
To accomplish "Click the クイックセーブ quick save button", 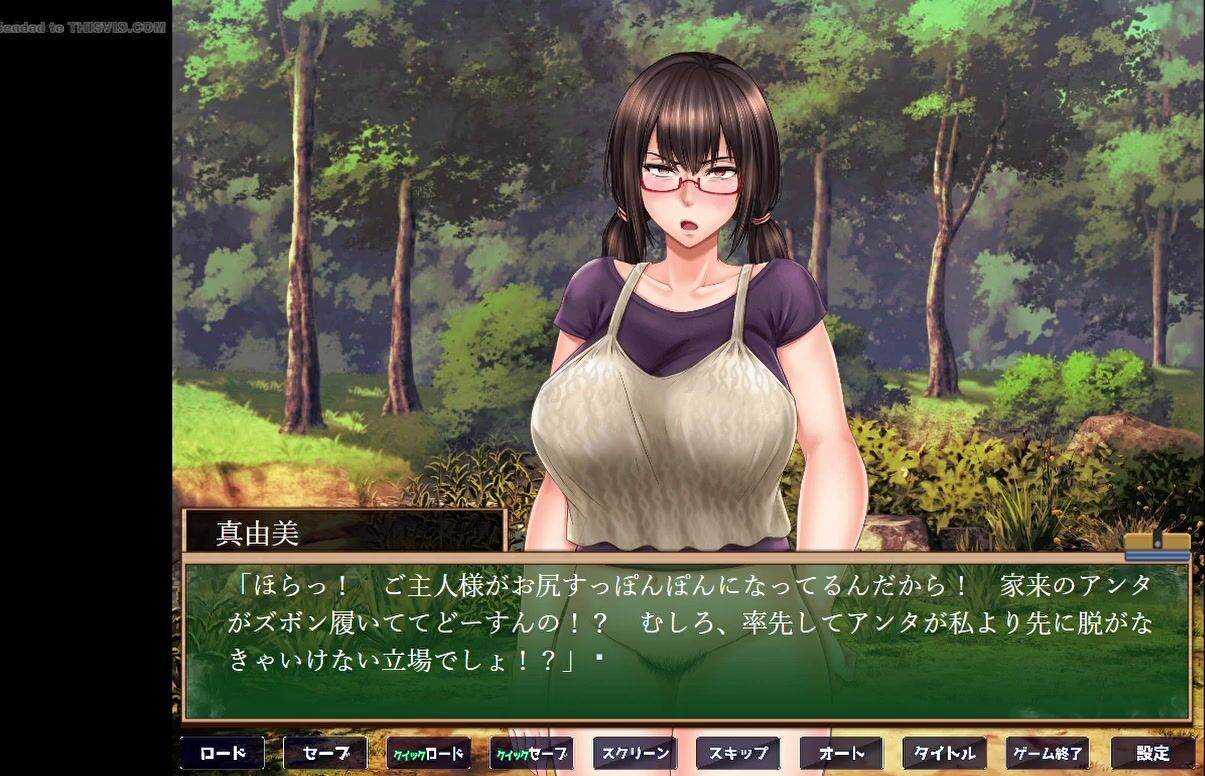I will pyautogui.click(x=531, y=753).
